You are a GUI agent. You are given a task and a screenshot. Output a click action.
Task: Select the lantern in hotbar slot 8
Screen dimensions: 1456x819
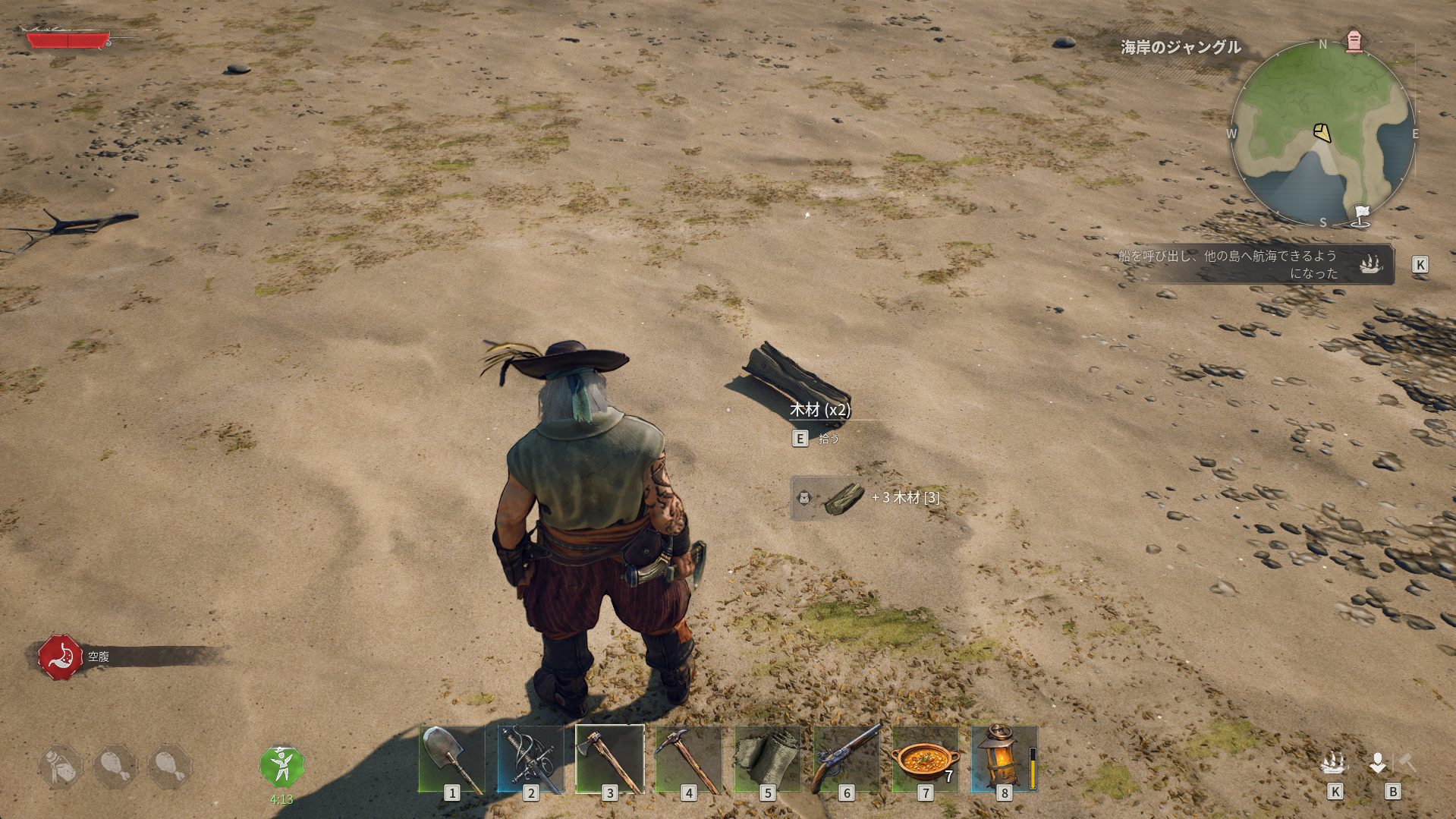[1004, 759]
